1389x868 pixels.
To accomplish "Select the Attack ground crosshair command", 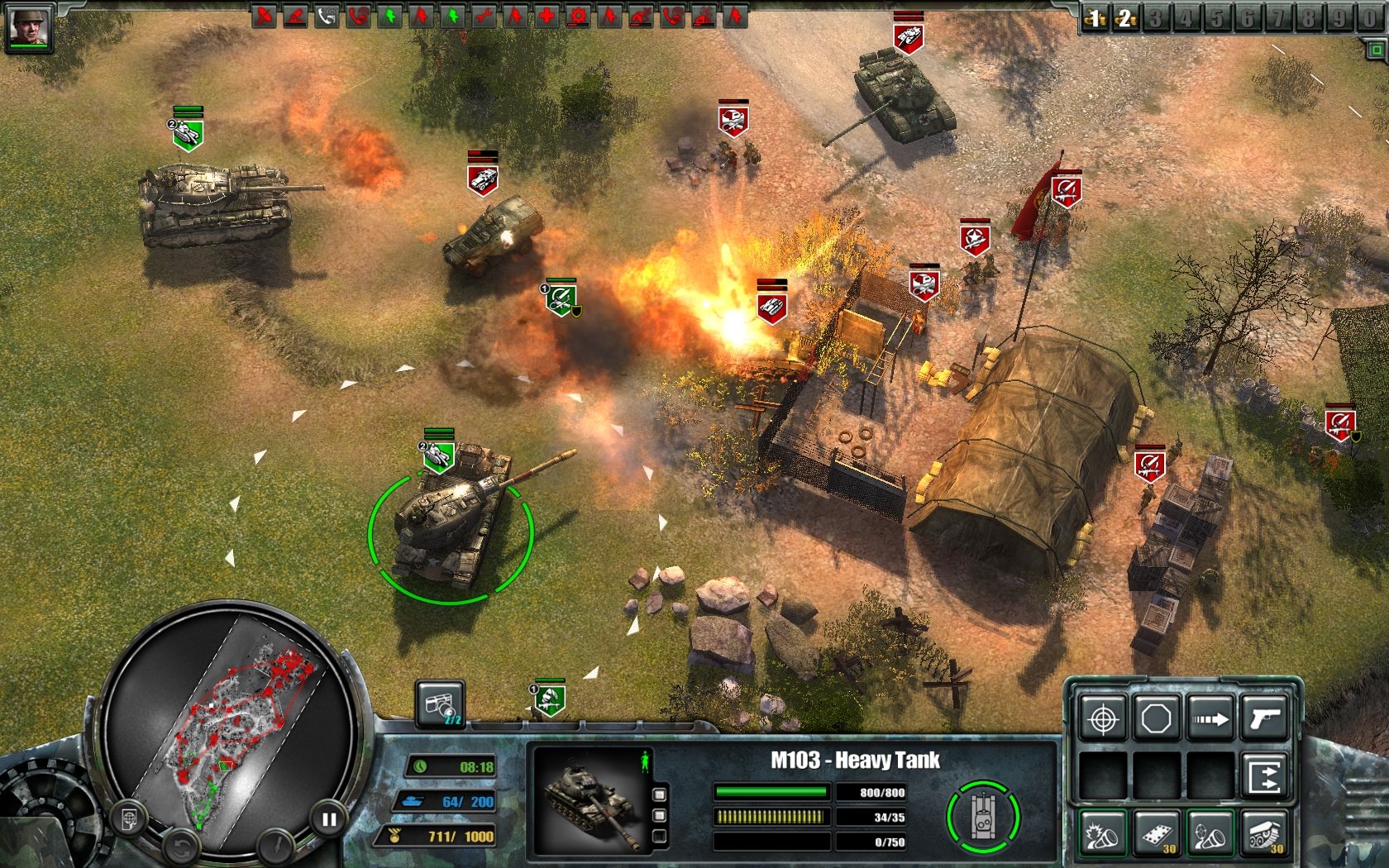I will (x=1103, y=716).
